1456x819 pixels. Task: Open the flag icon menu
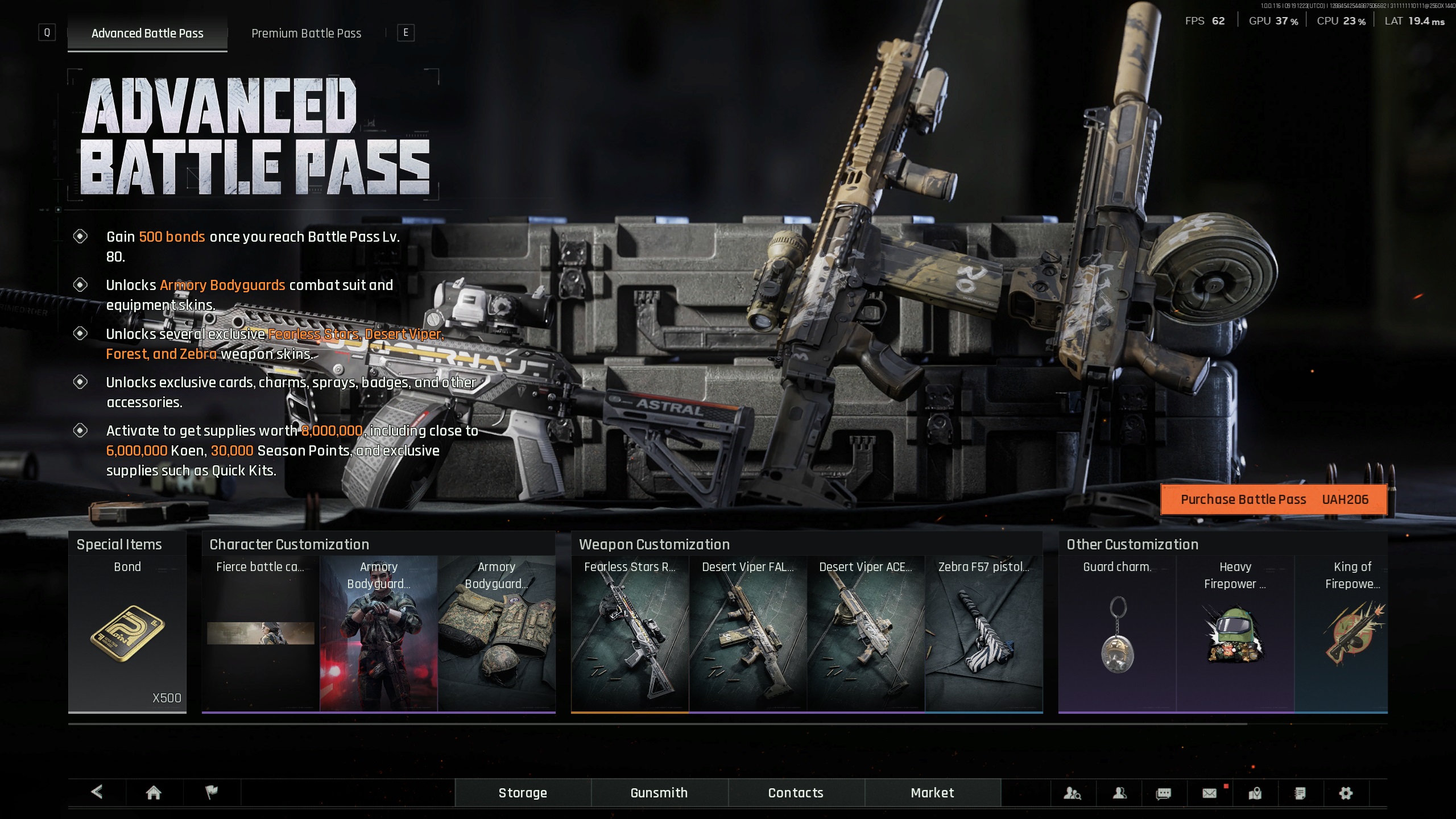[211, 792]
